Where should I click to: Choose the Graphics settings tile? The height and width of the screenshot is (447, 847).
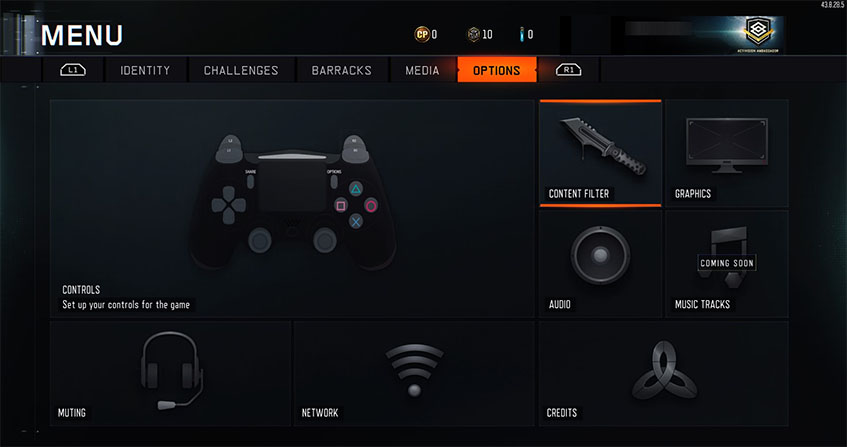click(x=726, y=153)
